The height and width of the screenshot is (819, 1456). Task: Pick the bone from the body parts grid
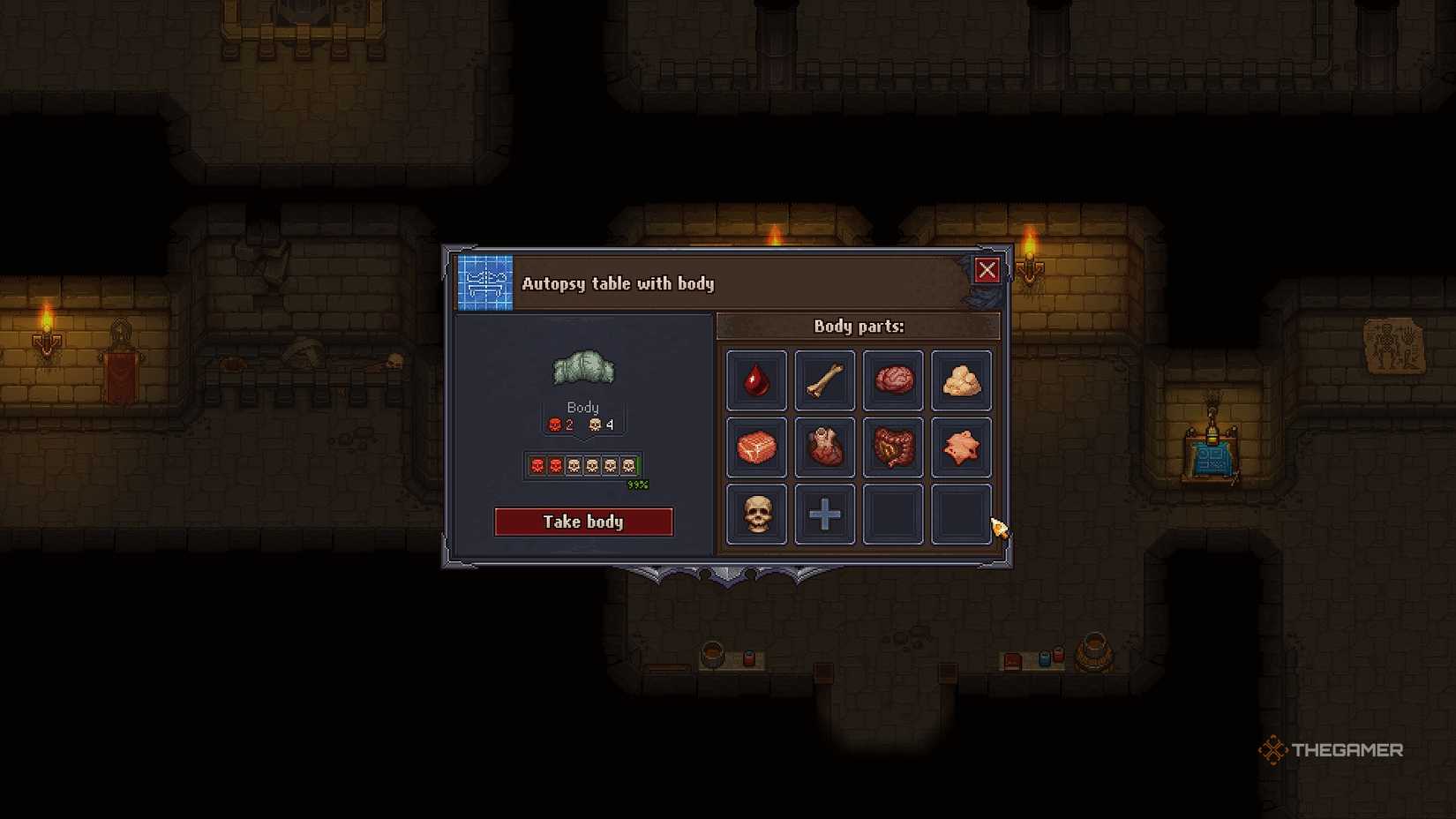click(824, 380)
